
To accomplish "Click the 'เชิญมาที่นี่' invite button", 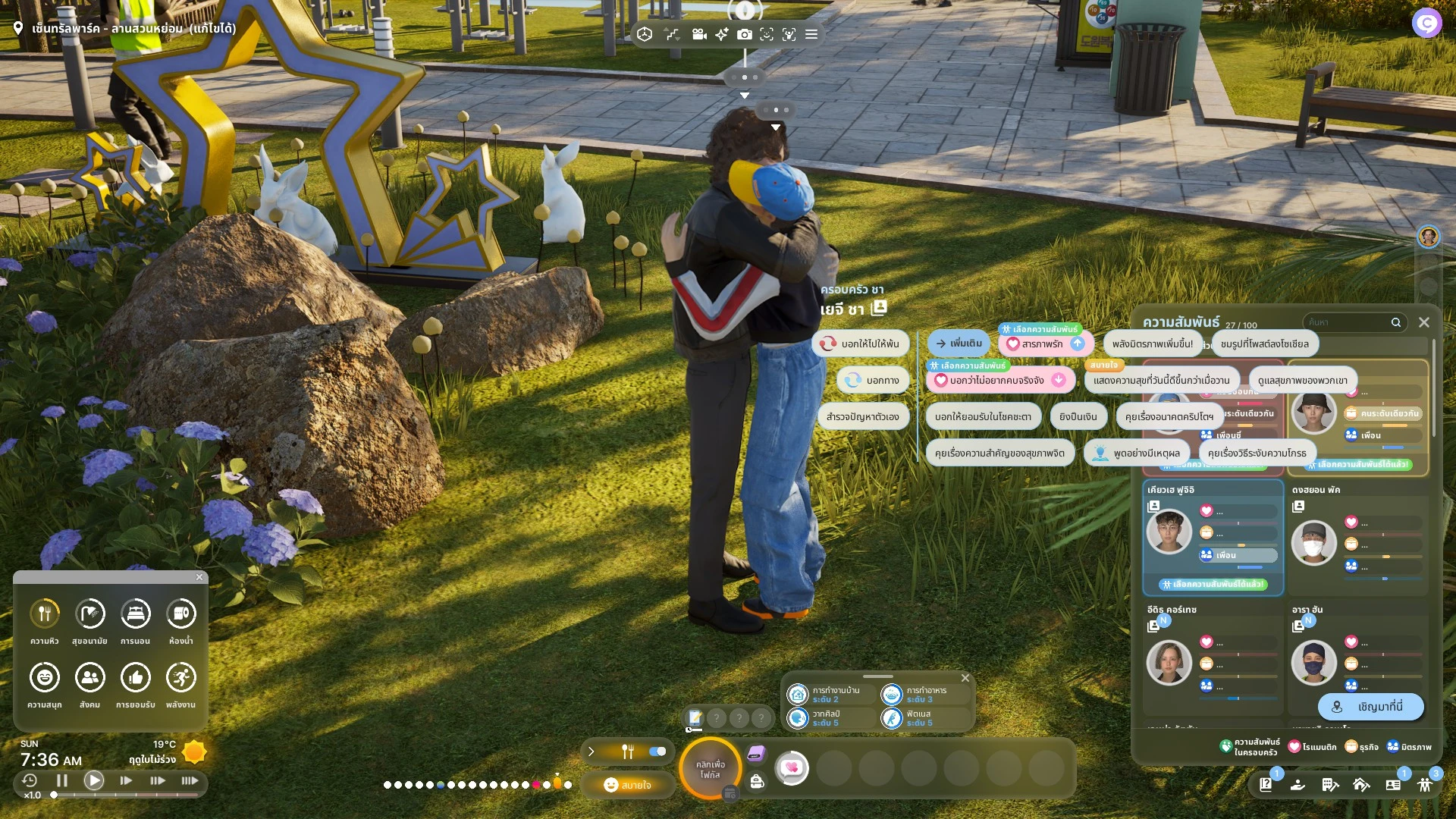I will 1371,707.
